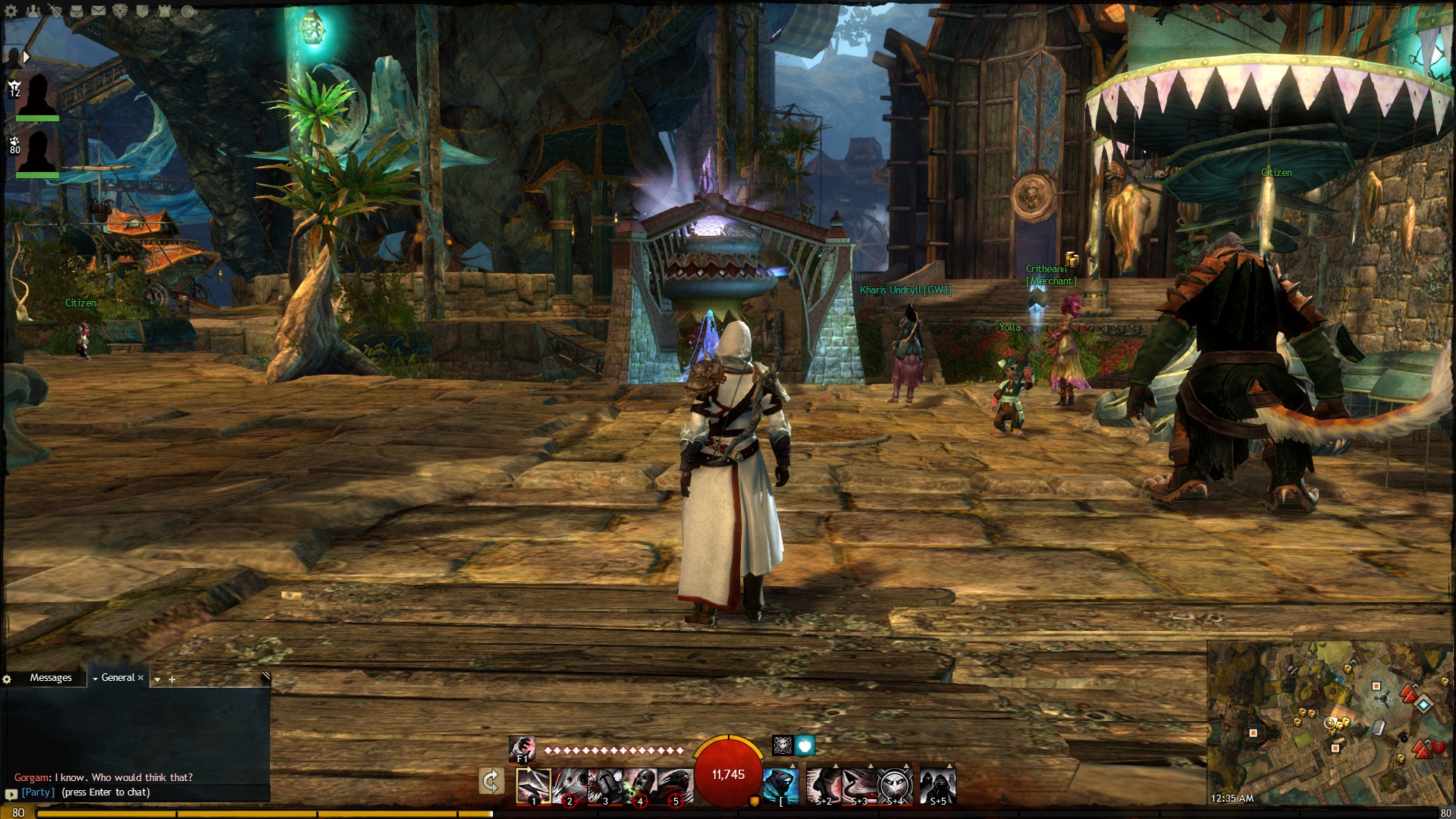Swap weapons with the curved arrows button
The image size is (1456, 819).
491,781
